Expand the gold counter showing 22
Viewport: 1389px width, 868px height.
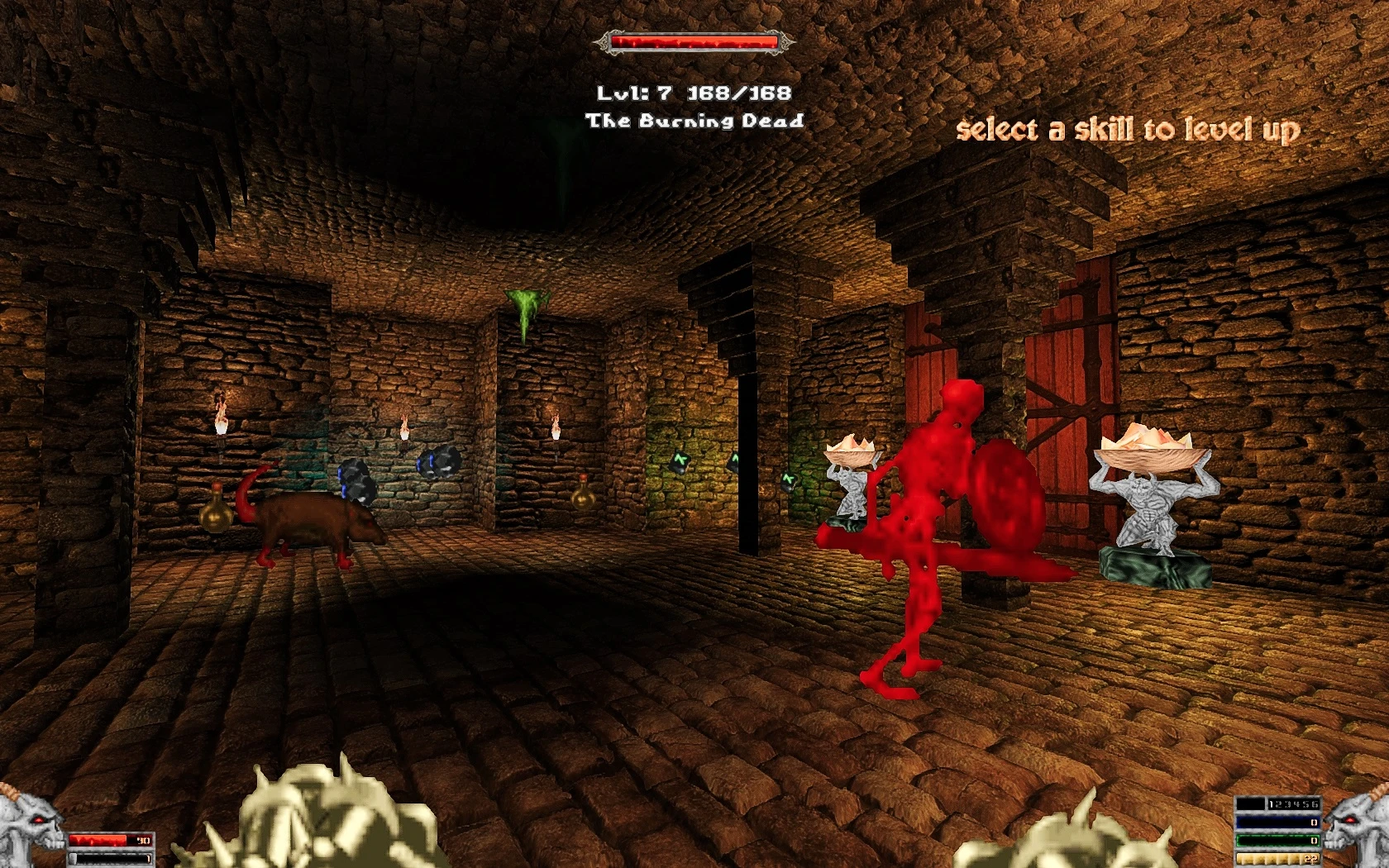click(1278, 860)
